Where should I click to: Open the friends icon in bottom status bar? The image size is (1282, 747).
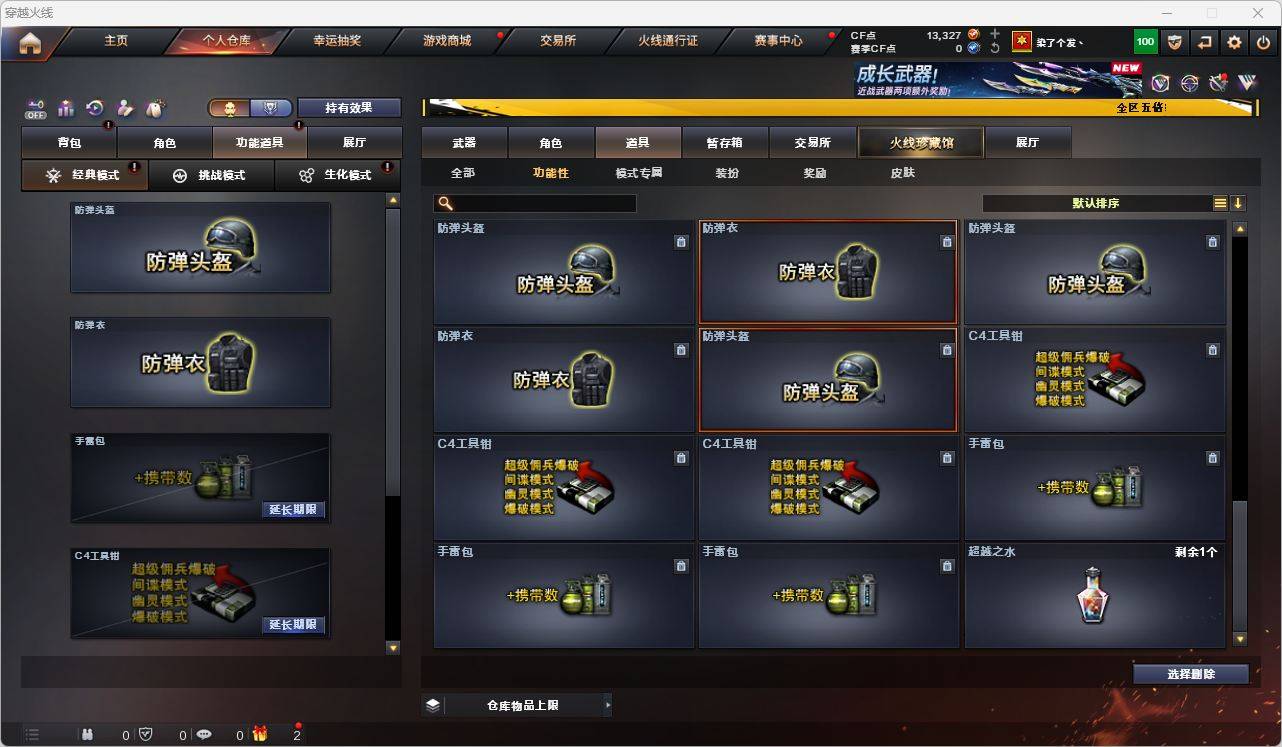[87, 735]
